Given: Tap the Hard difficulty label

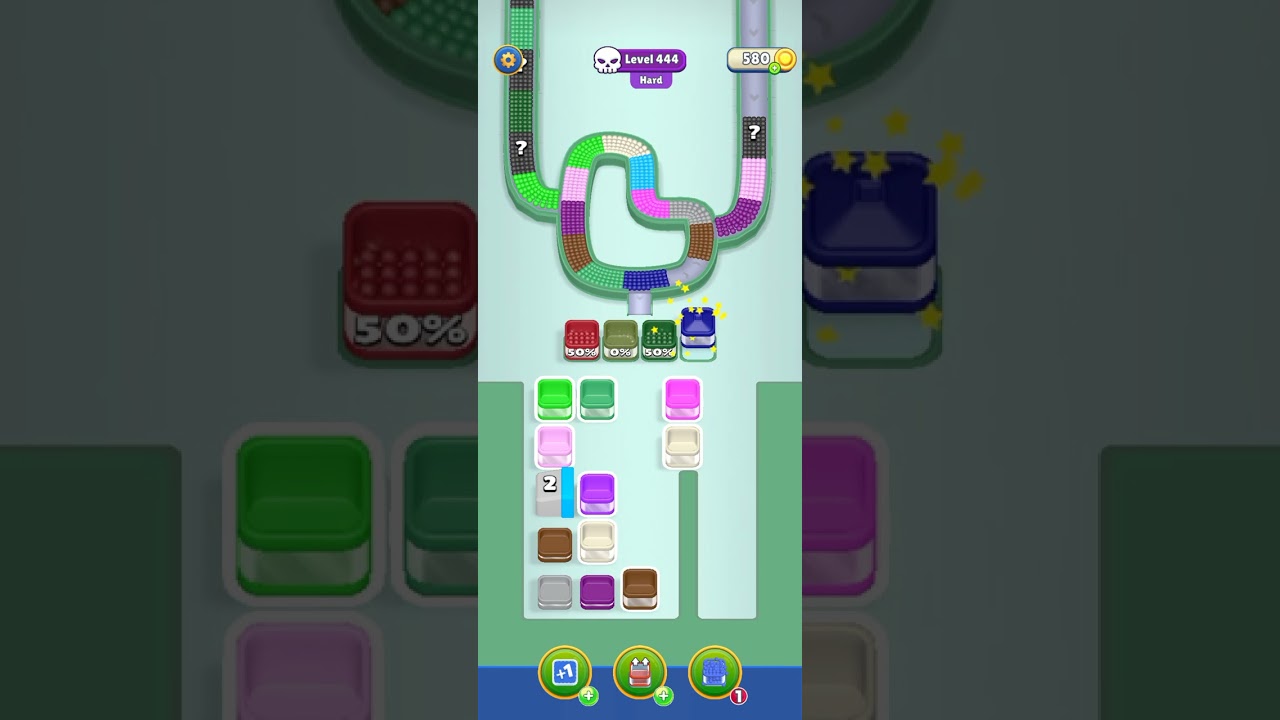Looking at the screenshot, I should (x=650, y=77).
